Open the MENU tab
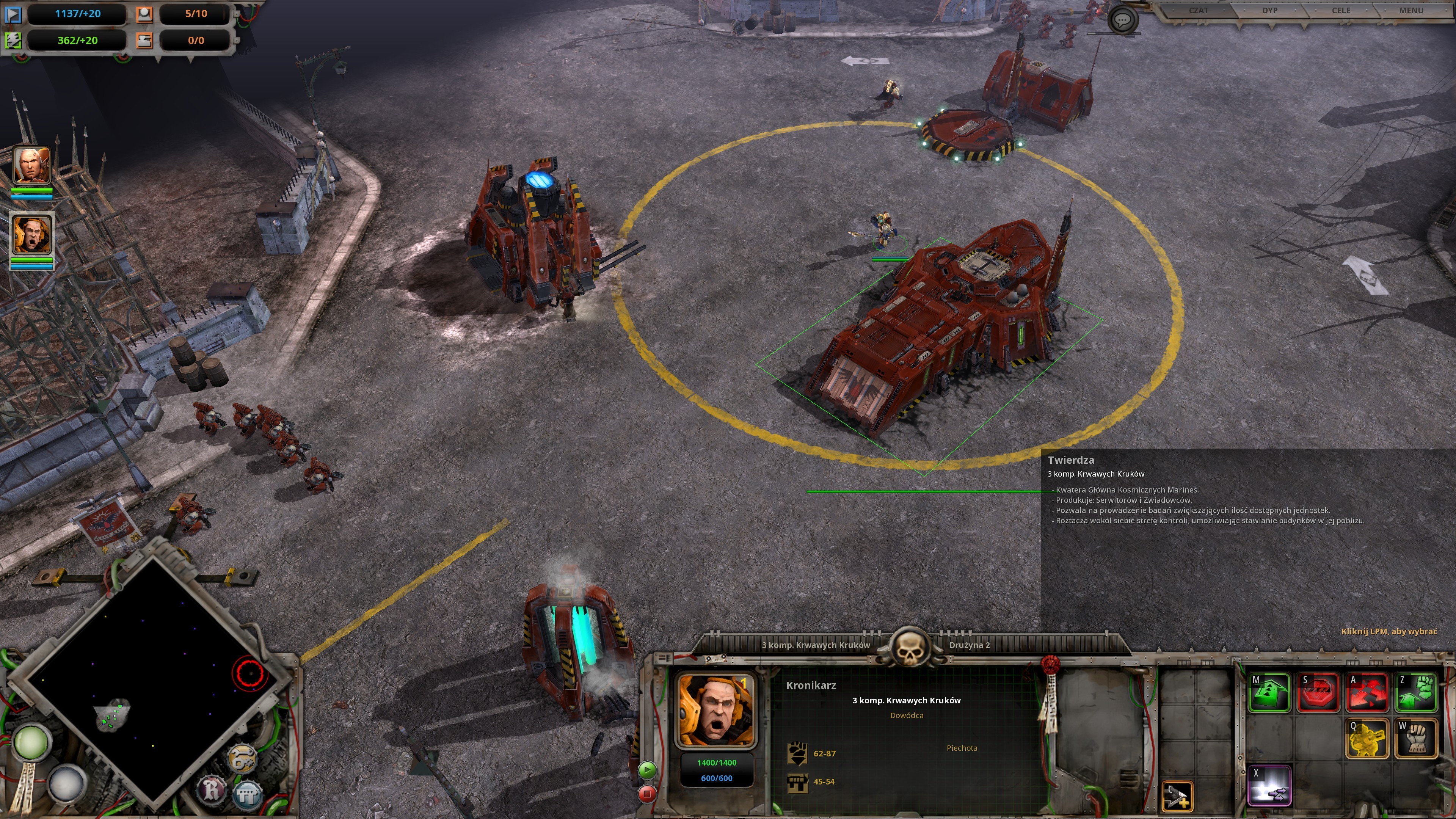Screen dimensions: 1456x819 (x=1411, y=11)
